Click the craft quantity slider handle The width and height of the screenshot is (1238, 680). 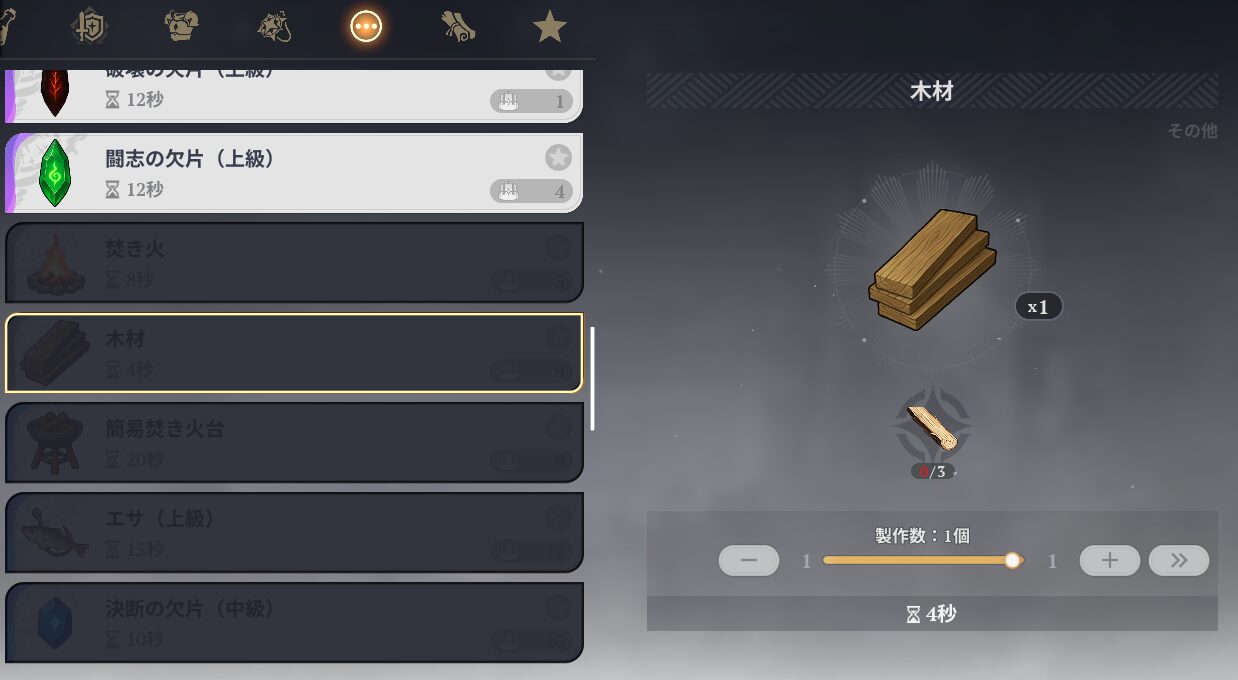[x=1012, y=561]
